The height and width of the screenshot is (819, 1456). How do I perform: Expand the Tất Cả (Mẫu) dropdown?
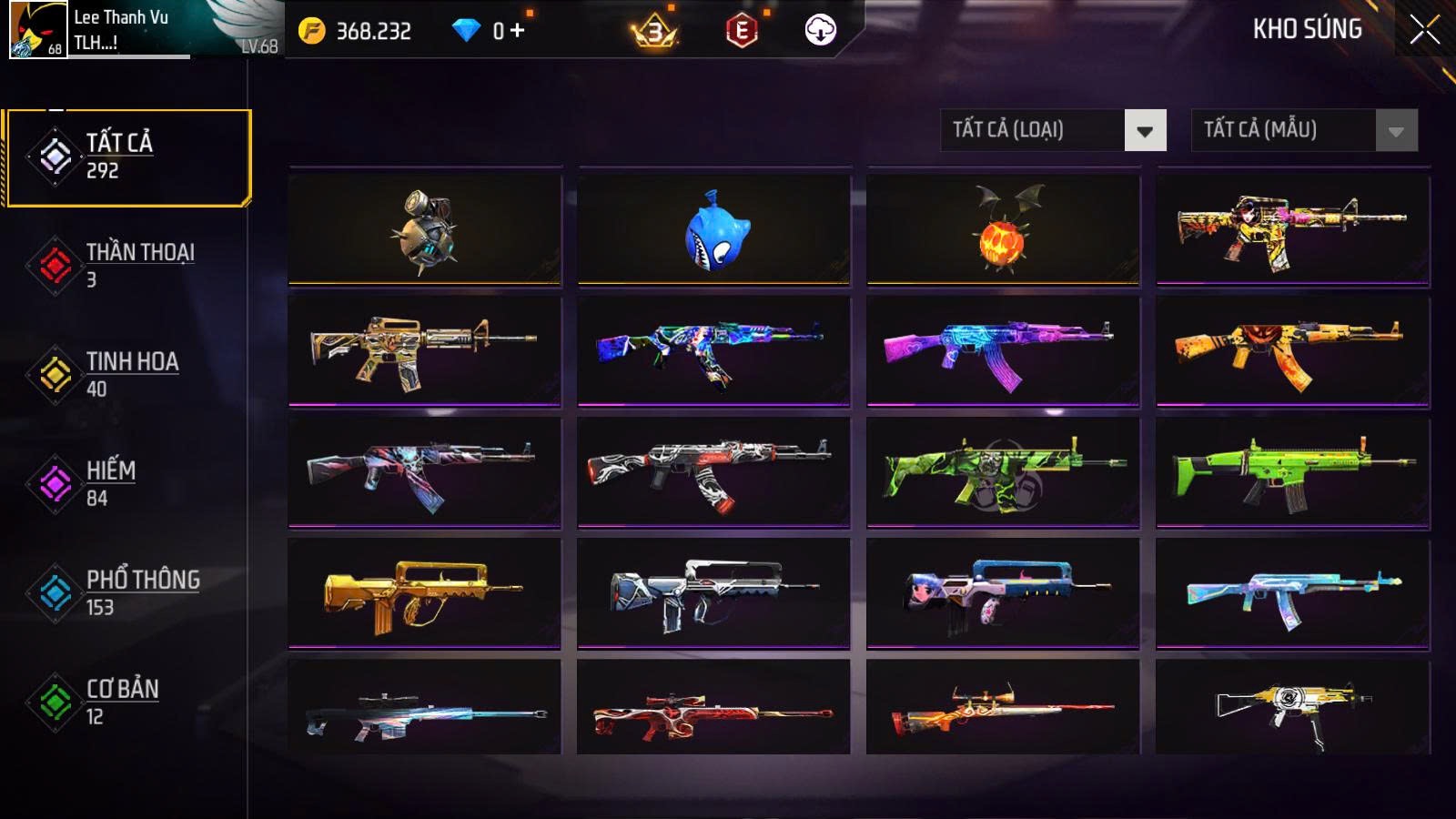(1395, 130)
